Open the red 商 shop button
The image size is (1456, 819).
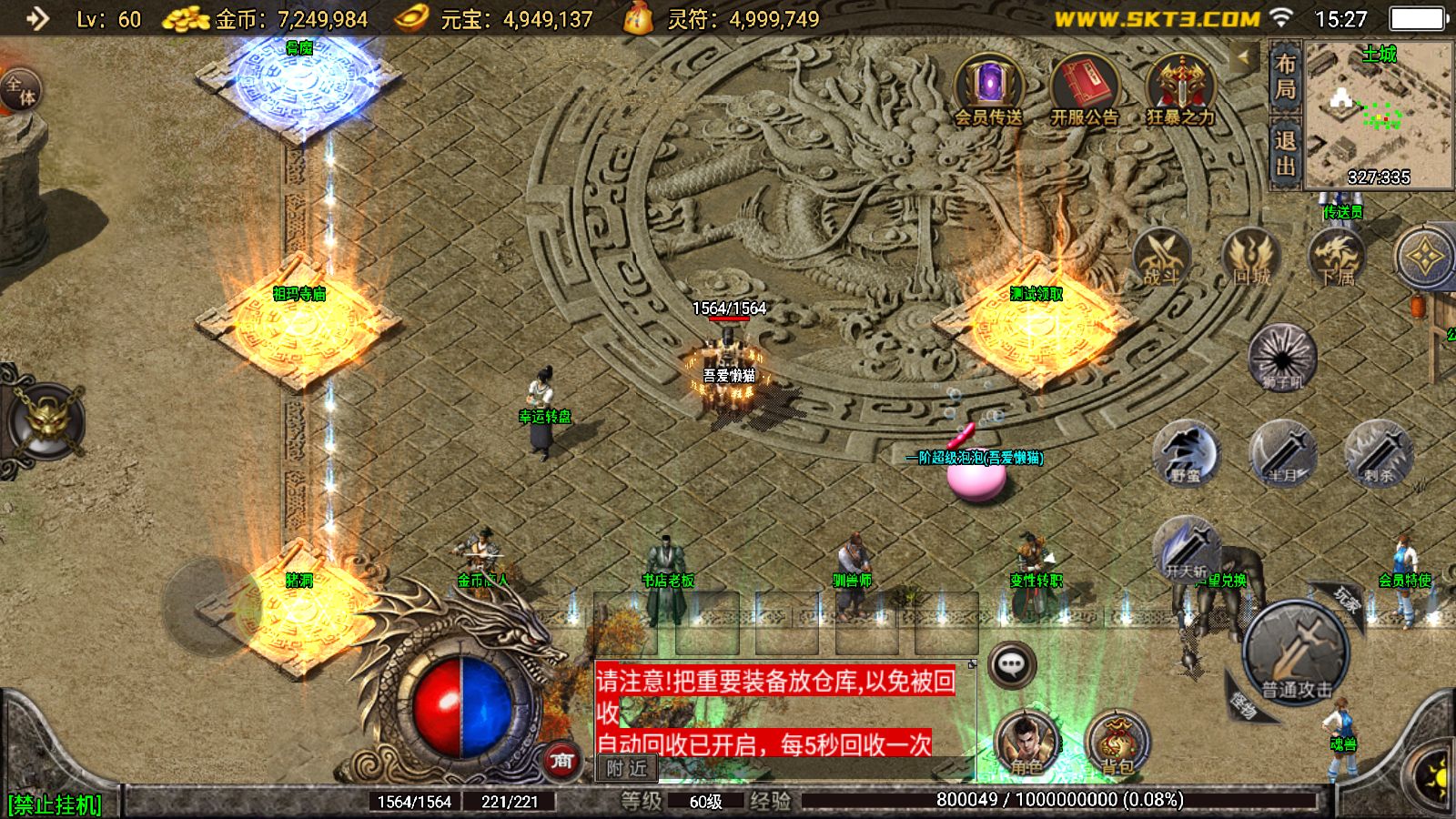pos(561,760)
